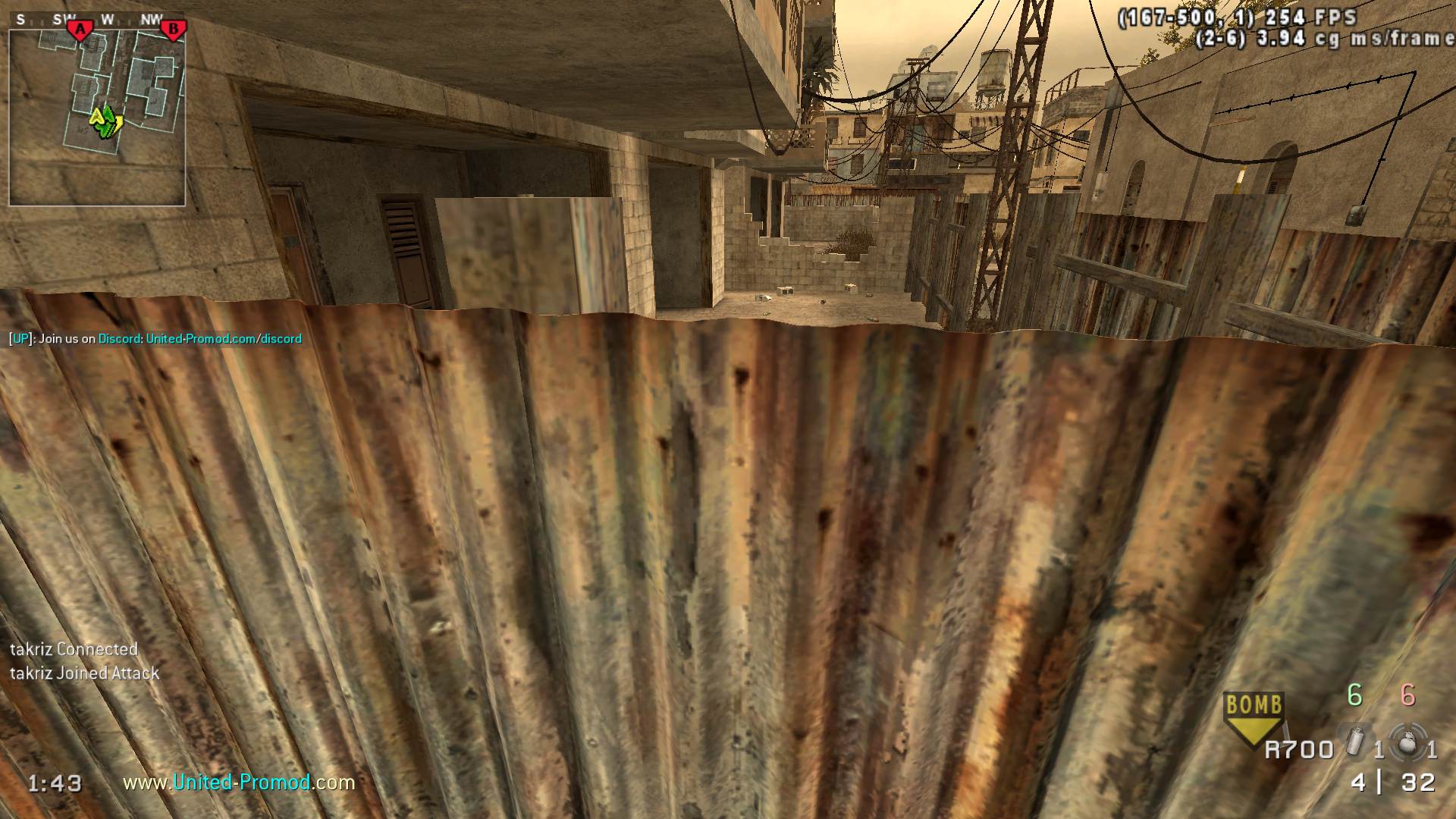1456x819 pixels.
Task: Click the www.United-Promod.com website text
Action: point(239,782)
